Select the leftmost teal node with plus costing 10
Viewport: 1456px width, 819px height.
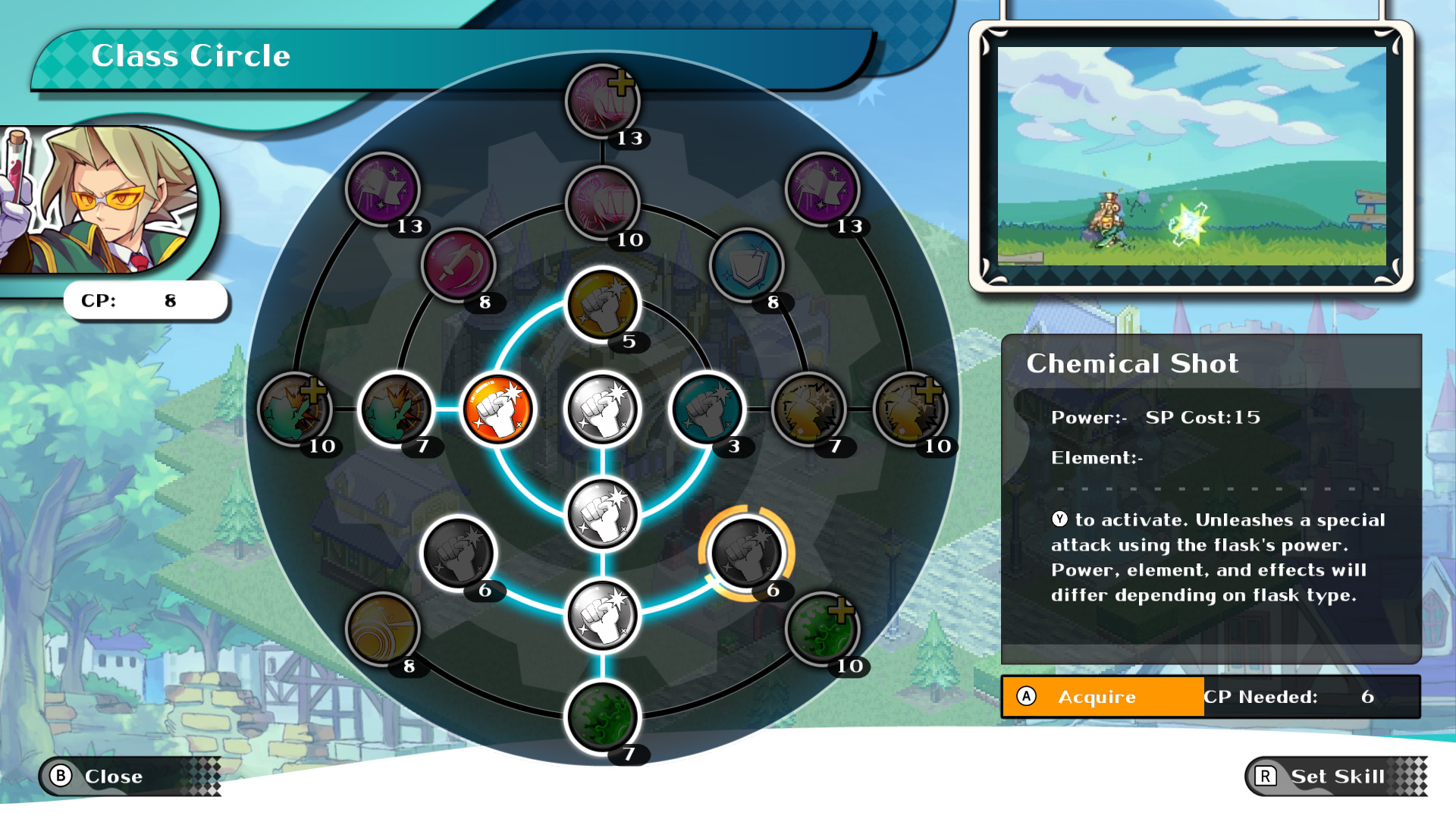point(296,409)
